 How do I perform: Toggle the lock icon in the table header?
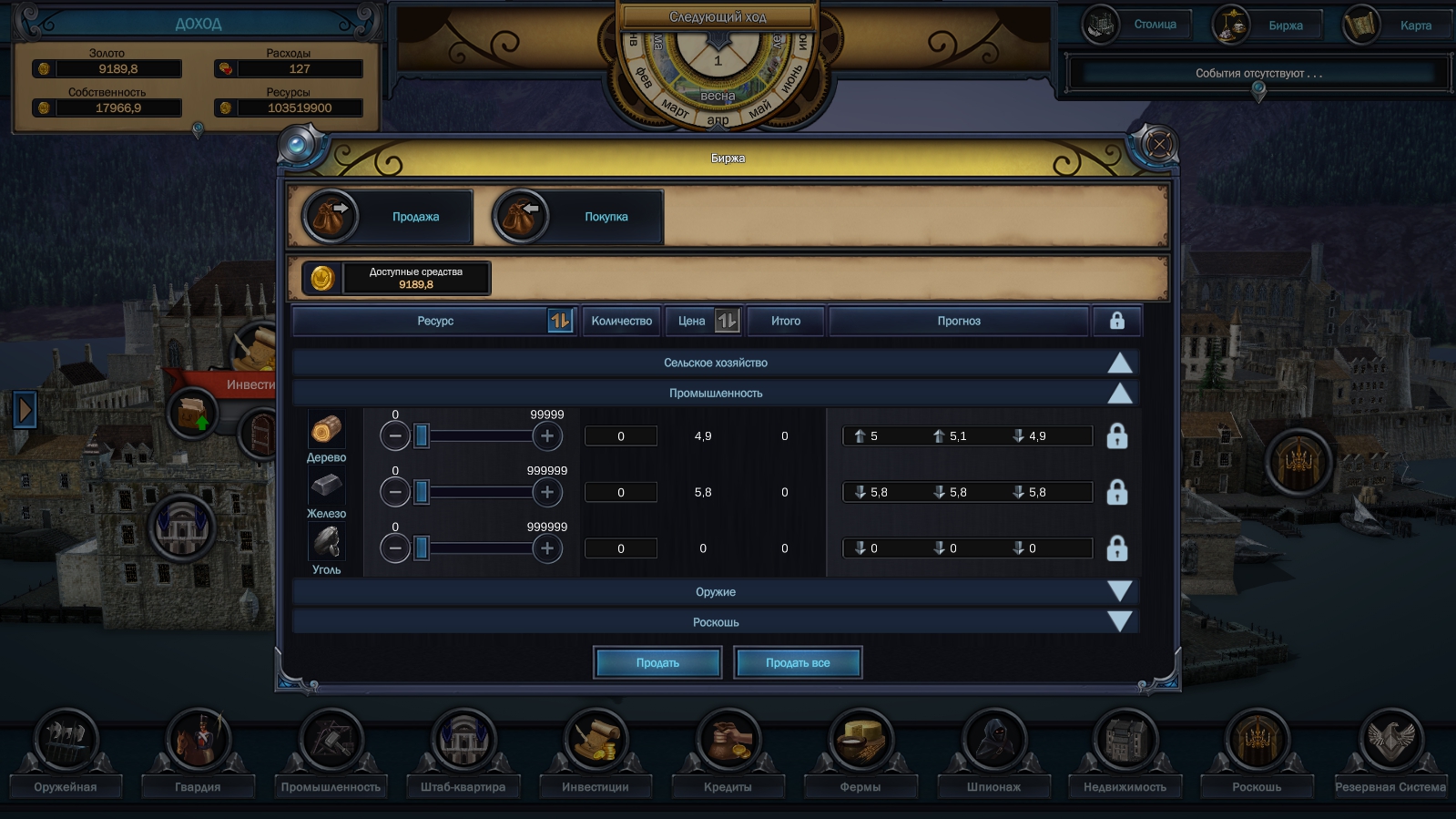click(1117, 321)
